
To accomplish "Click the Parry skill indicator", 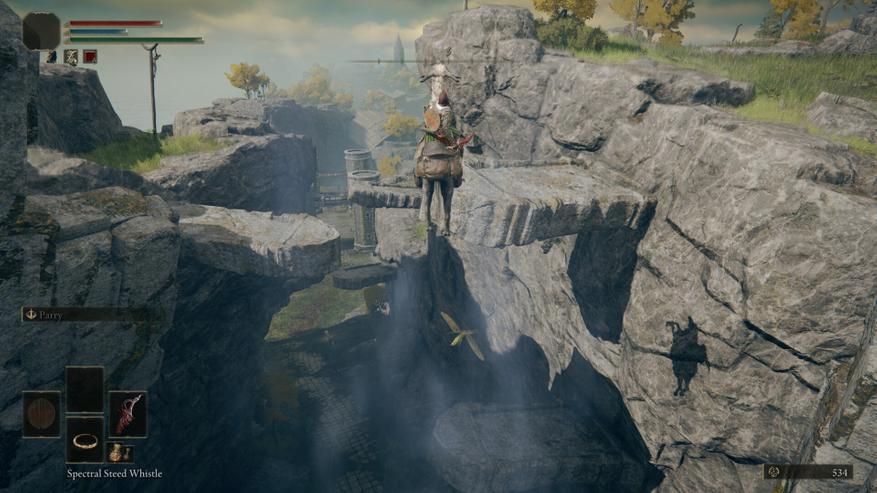I will [88, 314].
